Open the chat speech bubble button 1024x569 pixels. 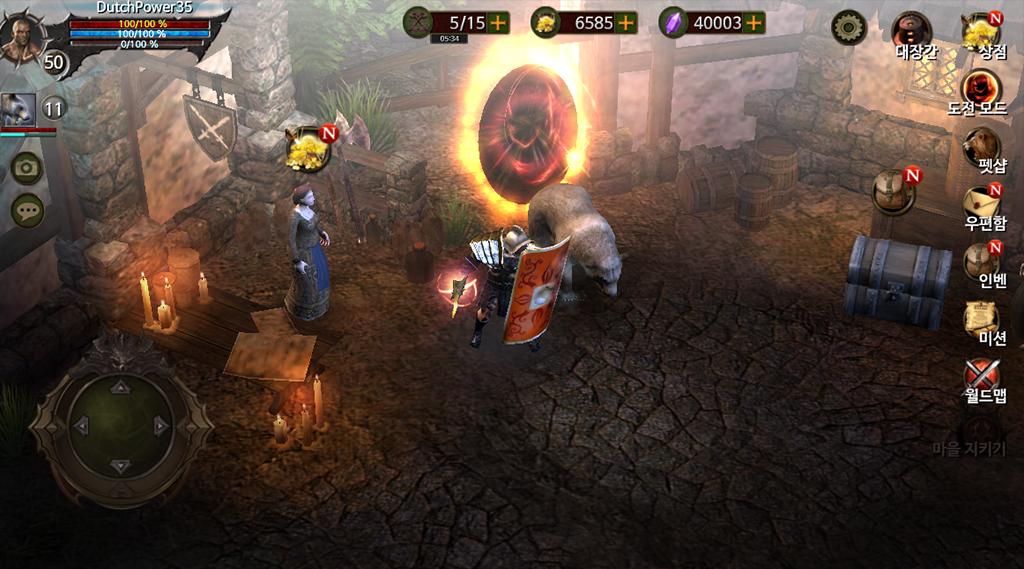[26, 210]
